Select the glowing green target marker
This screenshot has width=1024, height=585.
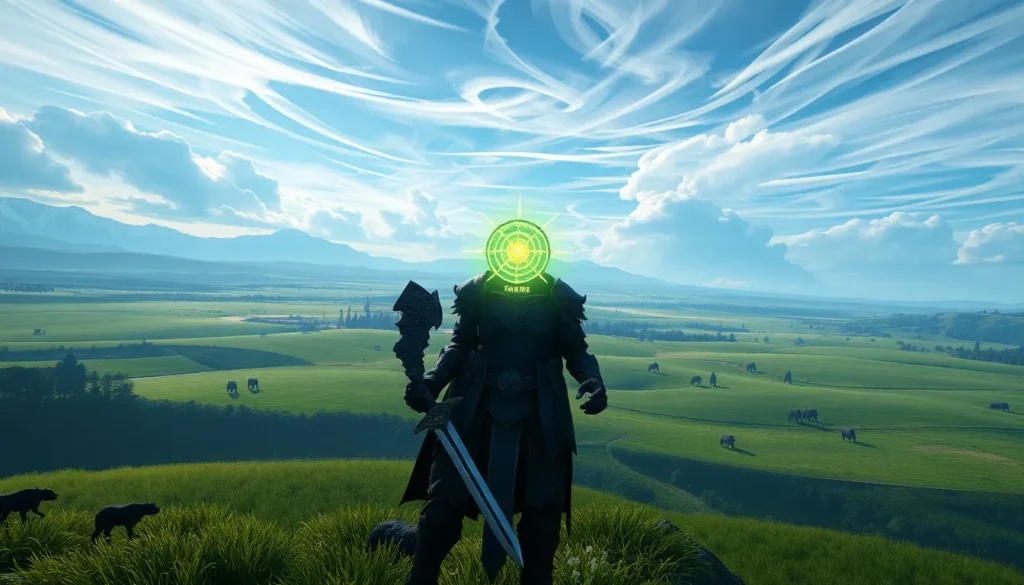point(517,251)
